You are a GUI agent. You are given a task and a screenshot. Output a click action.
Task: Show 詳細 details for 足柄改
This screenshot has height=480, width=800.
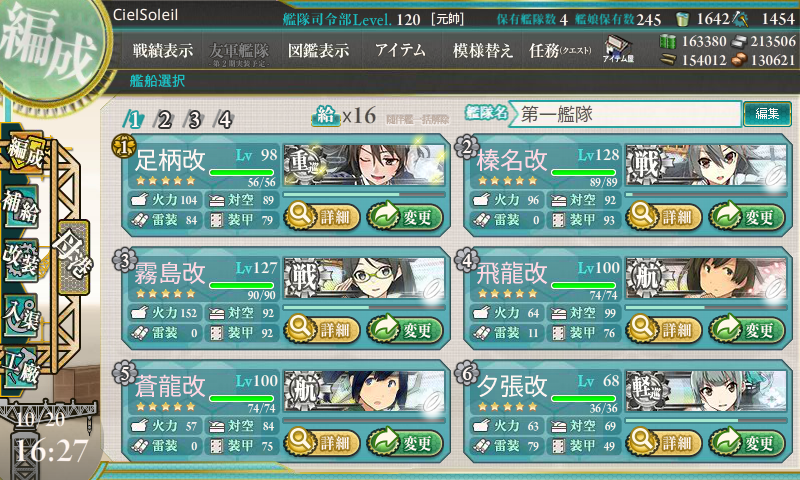coord(318,215)
